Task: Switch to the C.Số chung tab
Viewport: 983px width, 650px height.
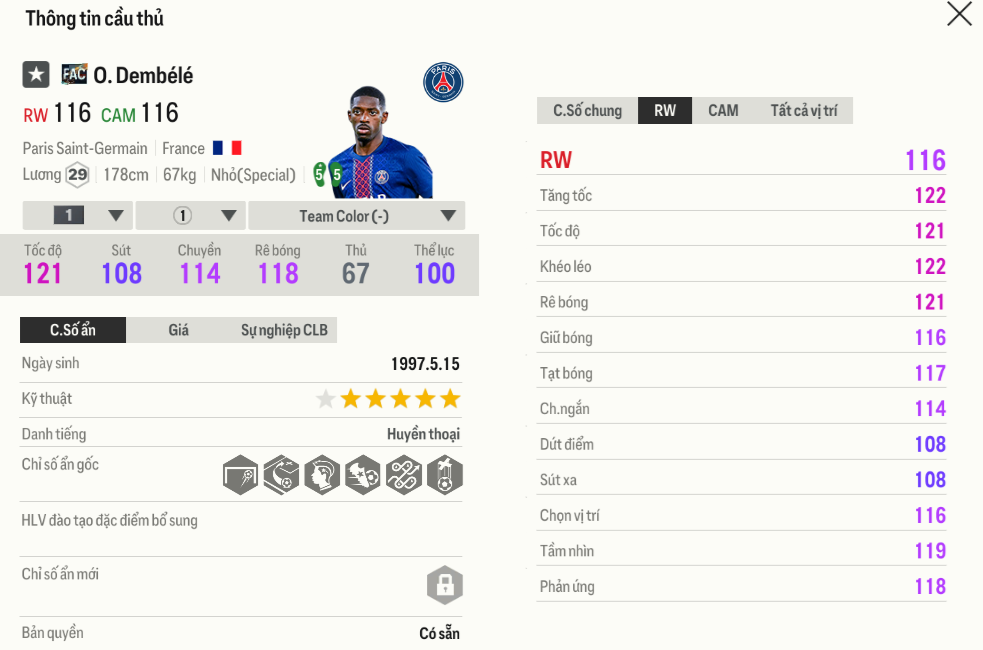Action: pyautogui.click(x=587, y=111)
